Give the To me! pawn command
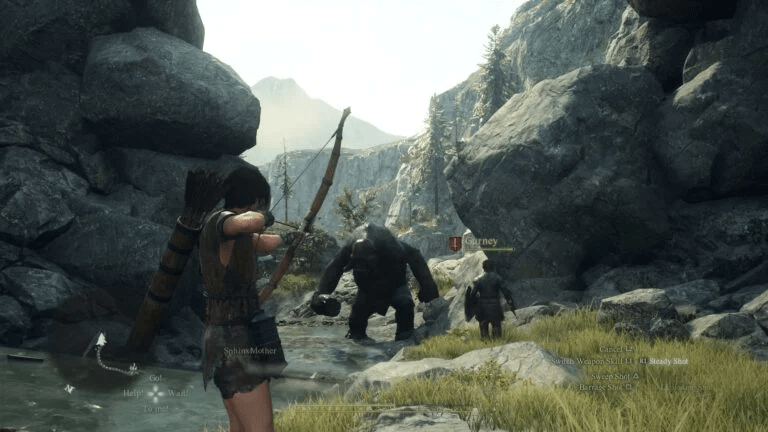768x432 pixels. (x=155, y=408)
